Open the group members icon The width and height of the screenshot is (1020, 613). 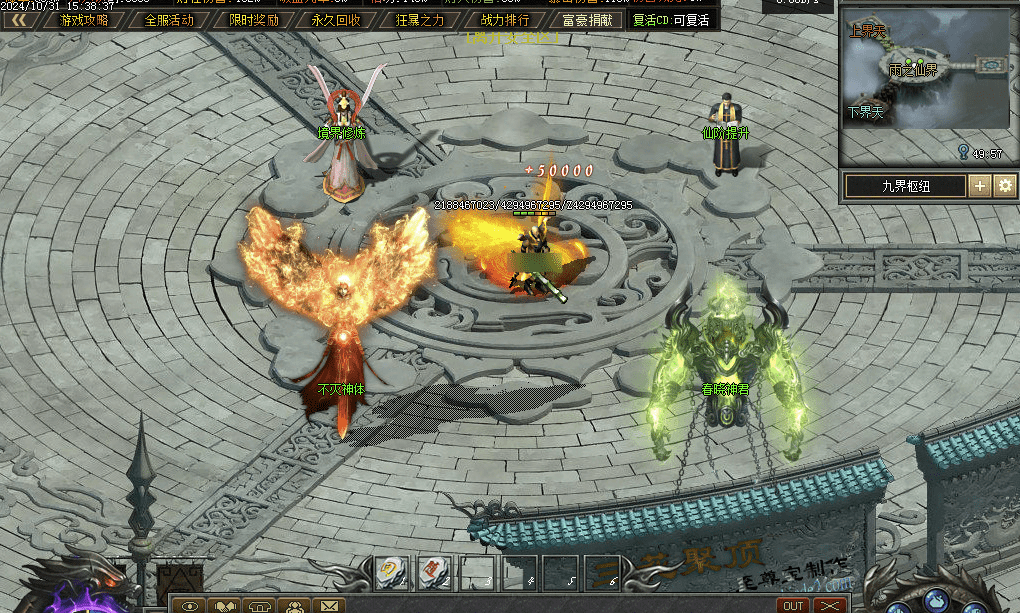point(295,606)
